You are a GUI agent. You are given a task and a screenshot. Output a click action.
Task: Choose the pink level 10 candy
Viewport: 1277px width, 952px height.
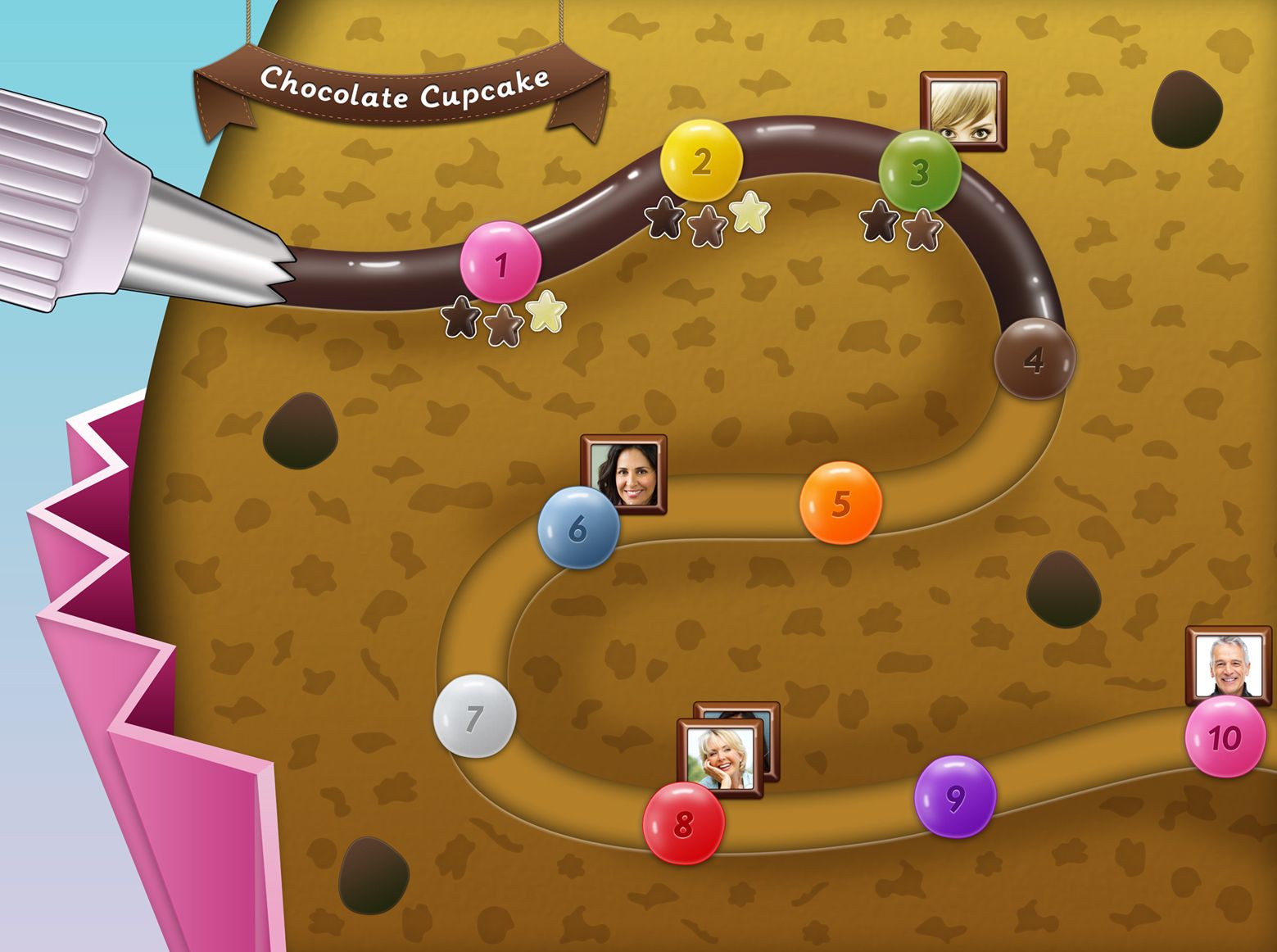1225,737
